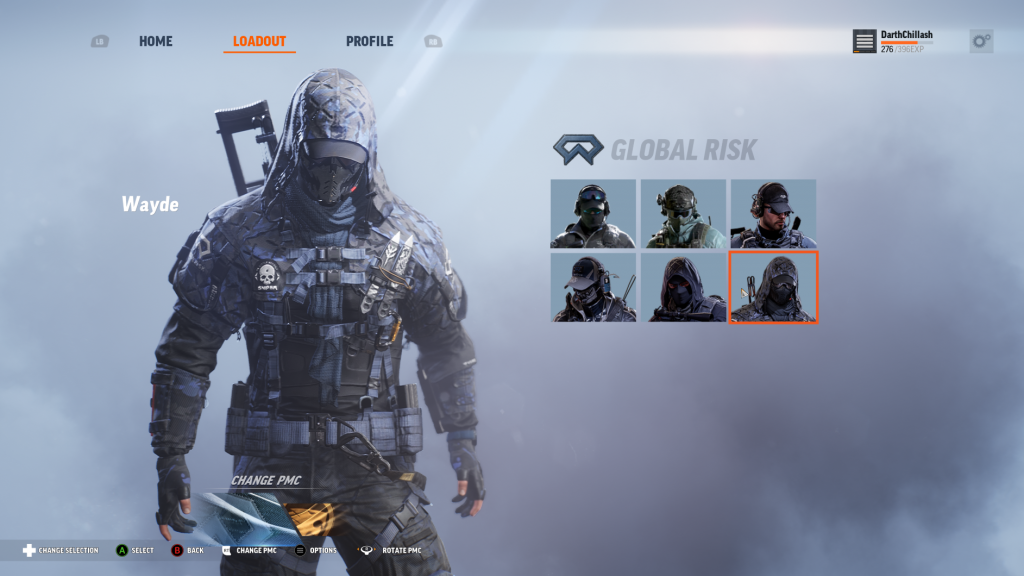
Task: Switch to the HOME tab
Action: point(155,41)
